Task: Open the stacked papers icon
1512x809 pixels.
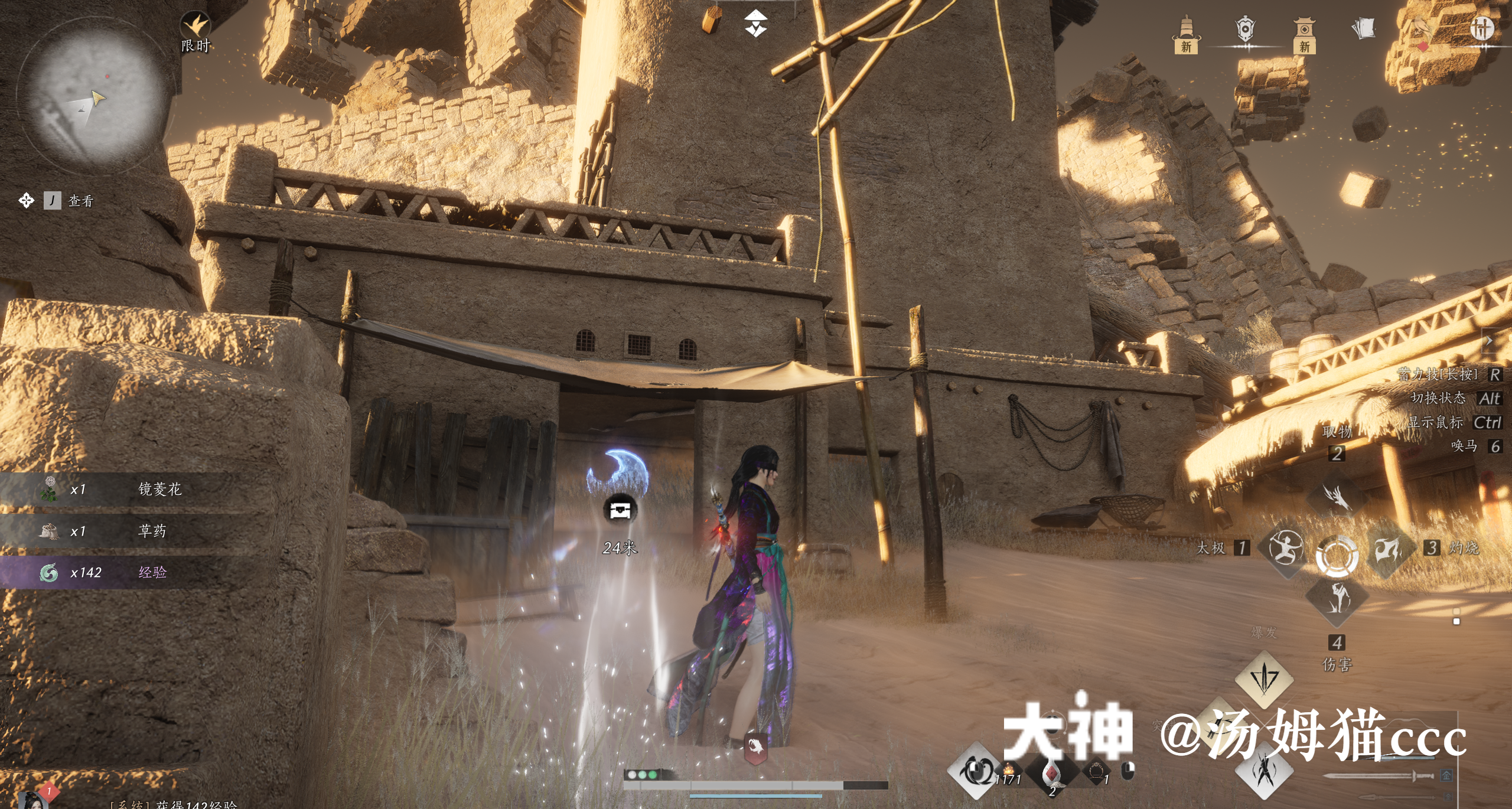Action: tap(1363, 28)
